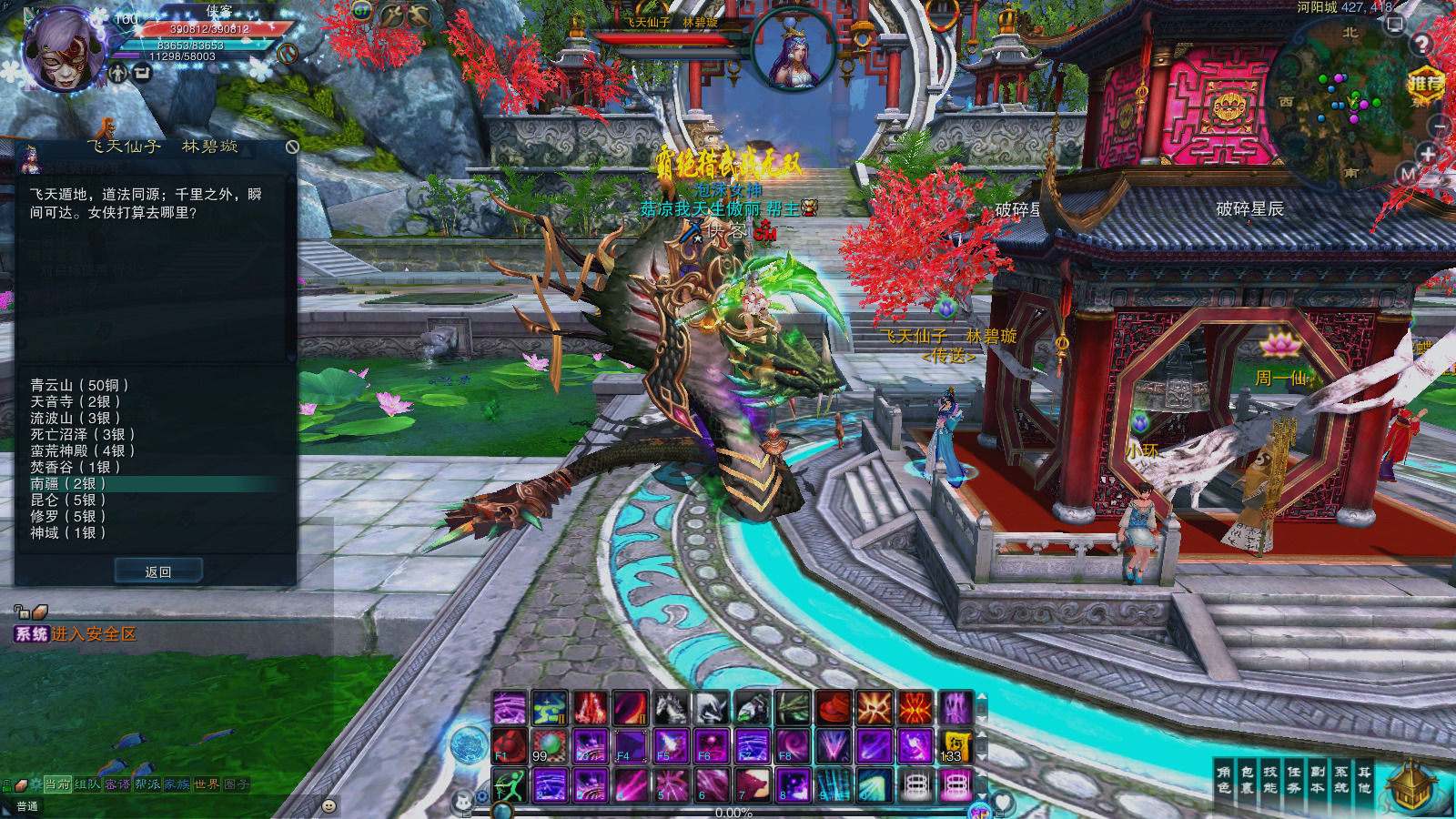The height and width of the screenshot is (819, 1456).
Task: Teleport to 青云山 for 50 copper
Action: [x=79, y=385]
